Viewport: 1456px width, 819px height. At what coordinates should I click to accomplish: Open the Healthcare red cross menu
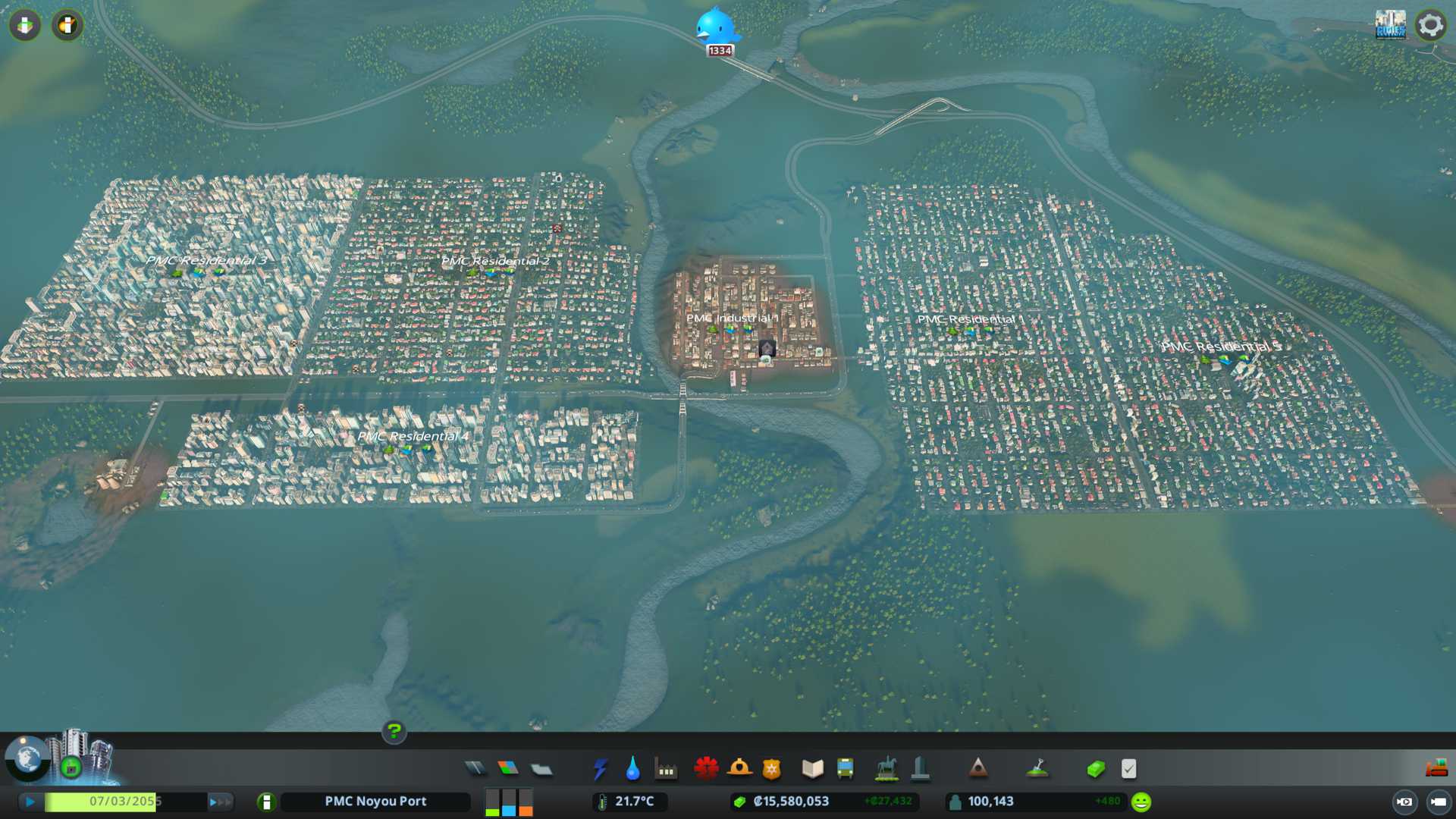tap(706, 769)
